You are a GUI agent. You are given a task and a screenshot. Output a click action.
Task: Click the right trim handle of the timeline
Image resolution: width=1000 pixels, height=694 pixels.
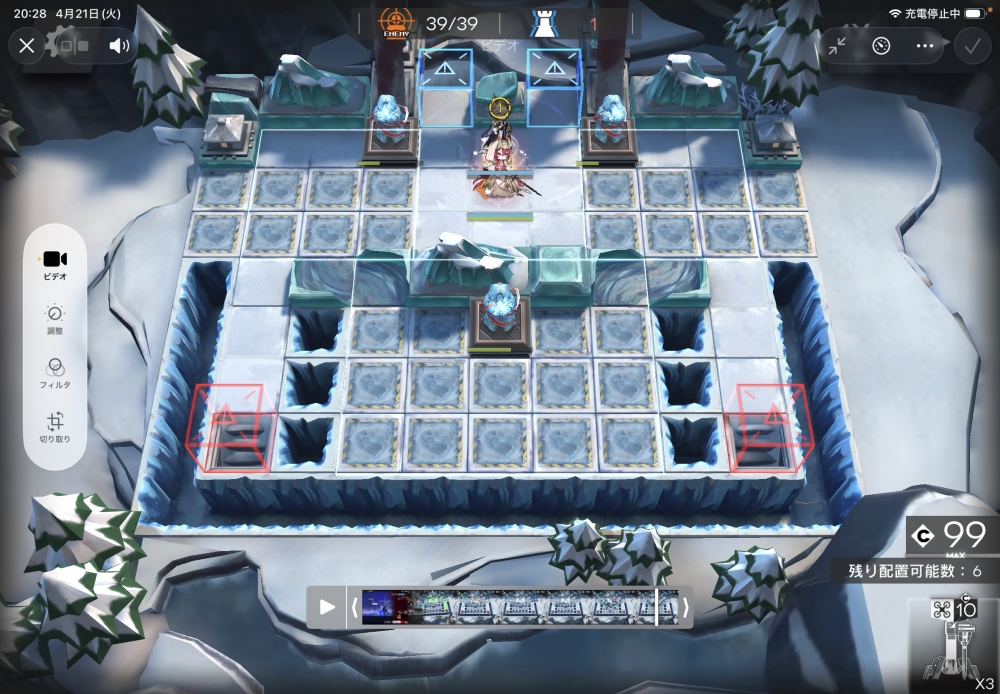click(x=685, y=607)
